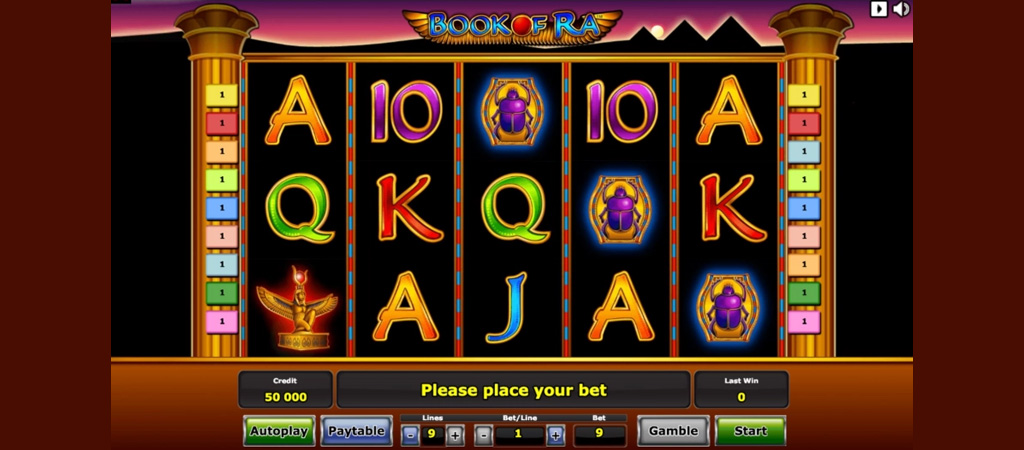Image resolution: width=1024 pixels, height=450 pixels.
Task: Toggle sound with the speaker icon
Action: (x=901, y=9)
